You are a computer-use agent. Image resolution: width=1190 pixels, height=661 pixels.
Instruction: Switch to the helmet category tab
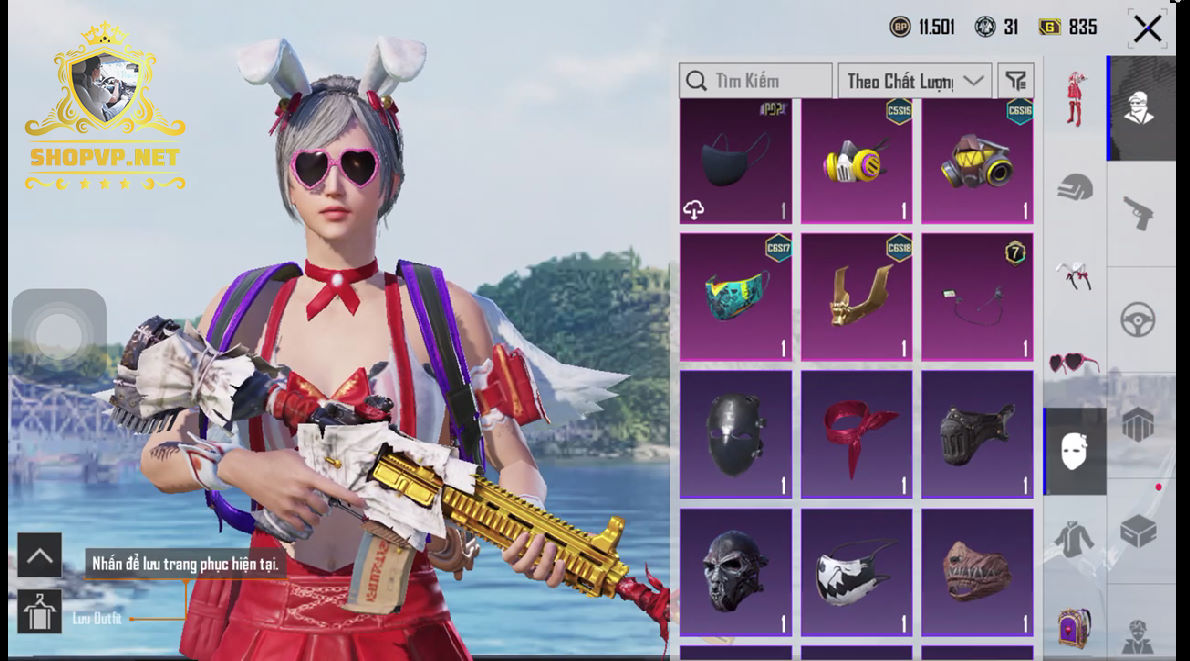(x=1074, y=187)
